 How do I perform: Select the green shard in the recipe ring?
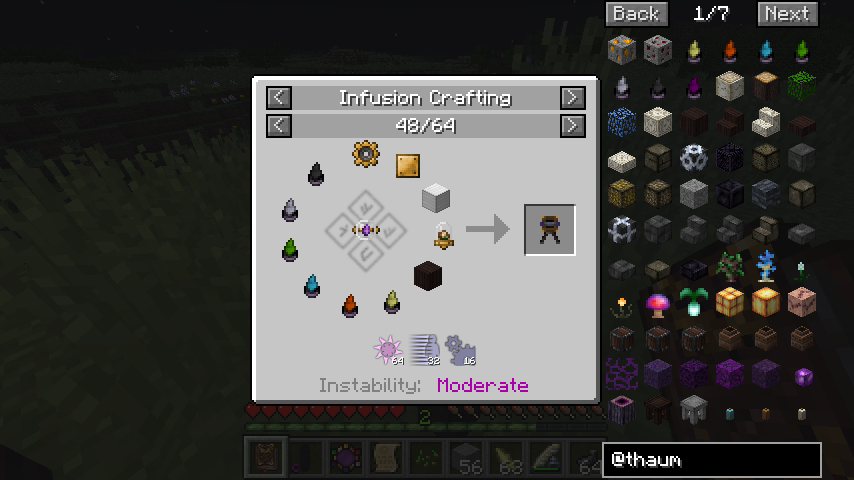point(290,248)
